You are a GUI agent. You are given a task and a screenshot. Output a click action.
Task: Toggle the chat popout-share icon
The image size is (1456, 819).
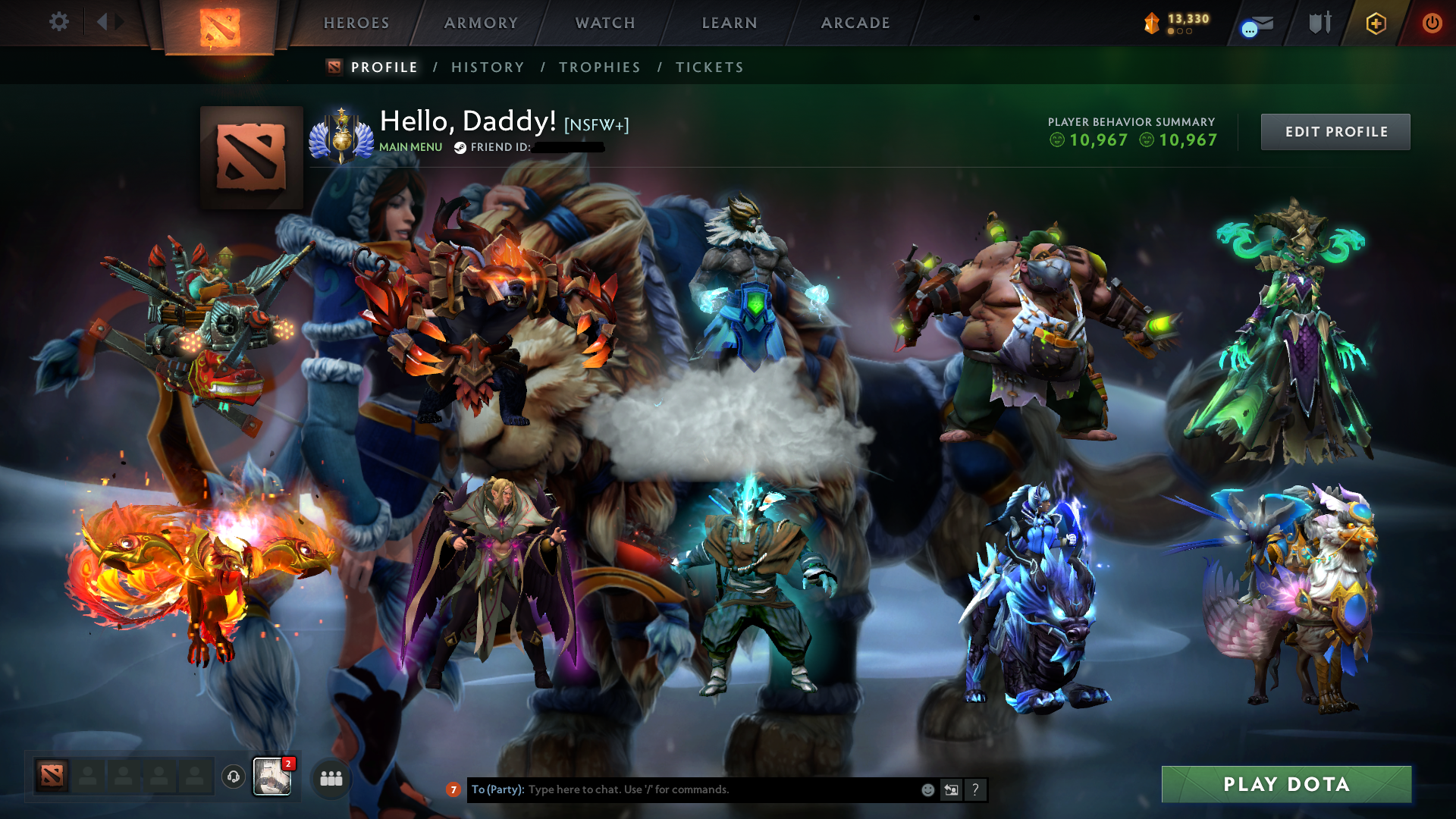[x=951, y=789]
